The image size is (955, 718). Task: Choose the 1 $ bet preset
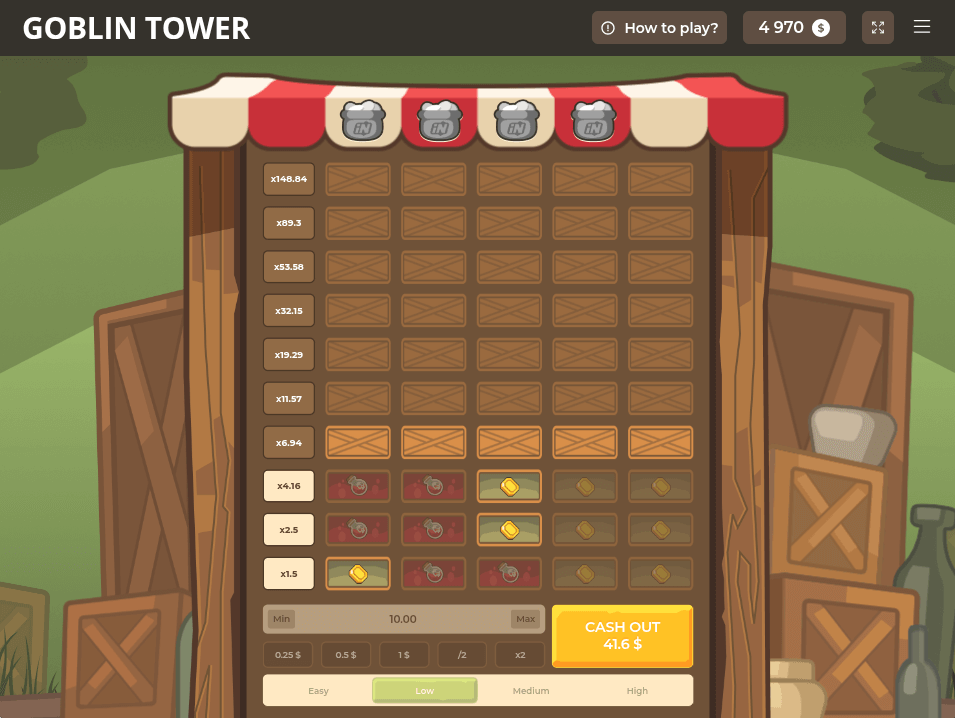tap(404, 655)
